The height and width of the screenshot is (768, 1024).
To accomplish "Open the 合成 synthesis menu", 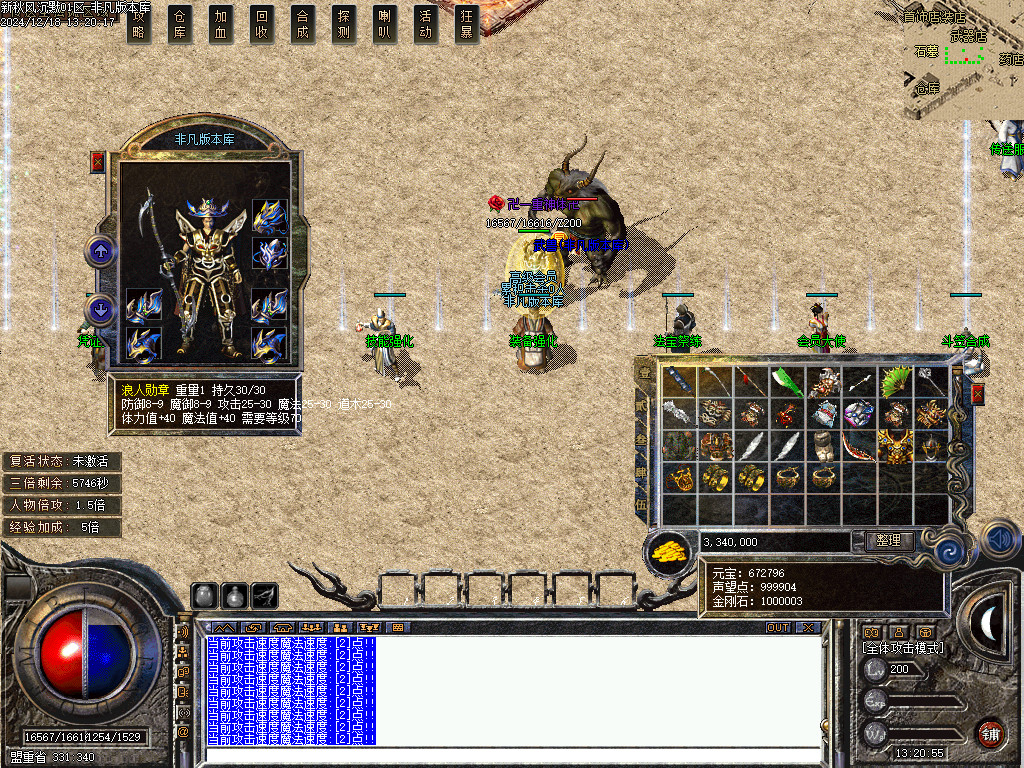I will coord(303,24).
